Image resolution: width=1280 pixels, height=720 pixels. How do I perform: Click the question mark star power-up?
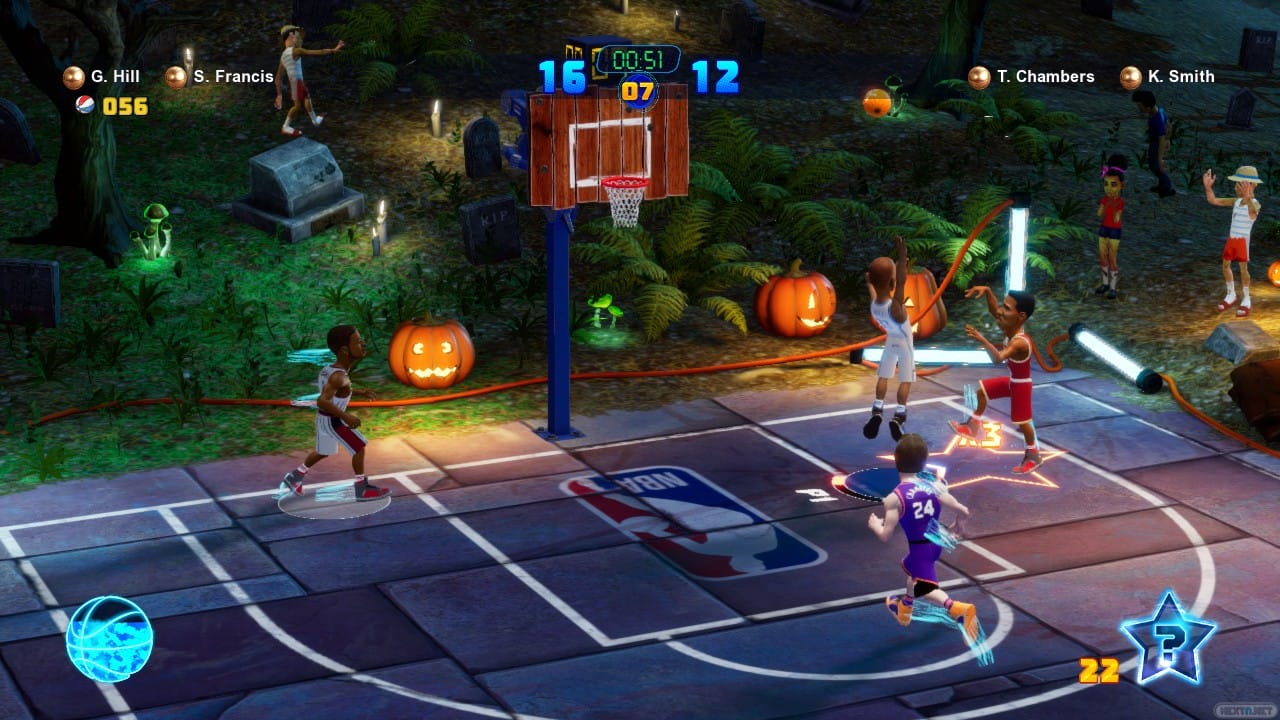[1168, 637]
